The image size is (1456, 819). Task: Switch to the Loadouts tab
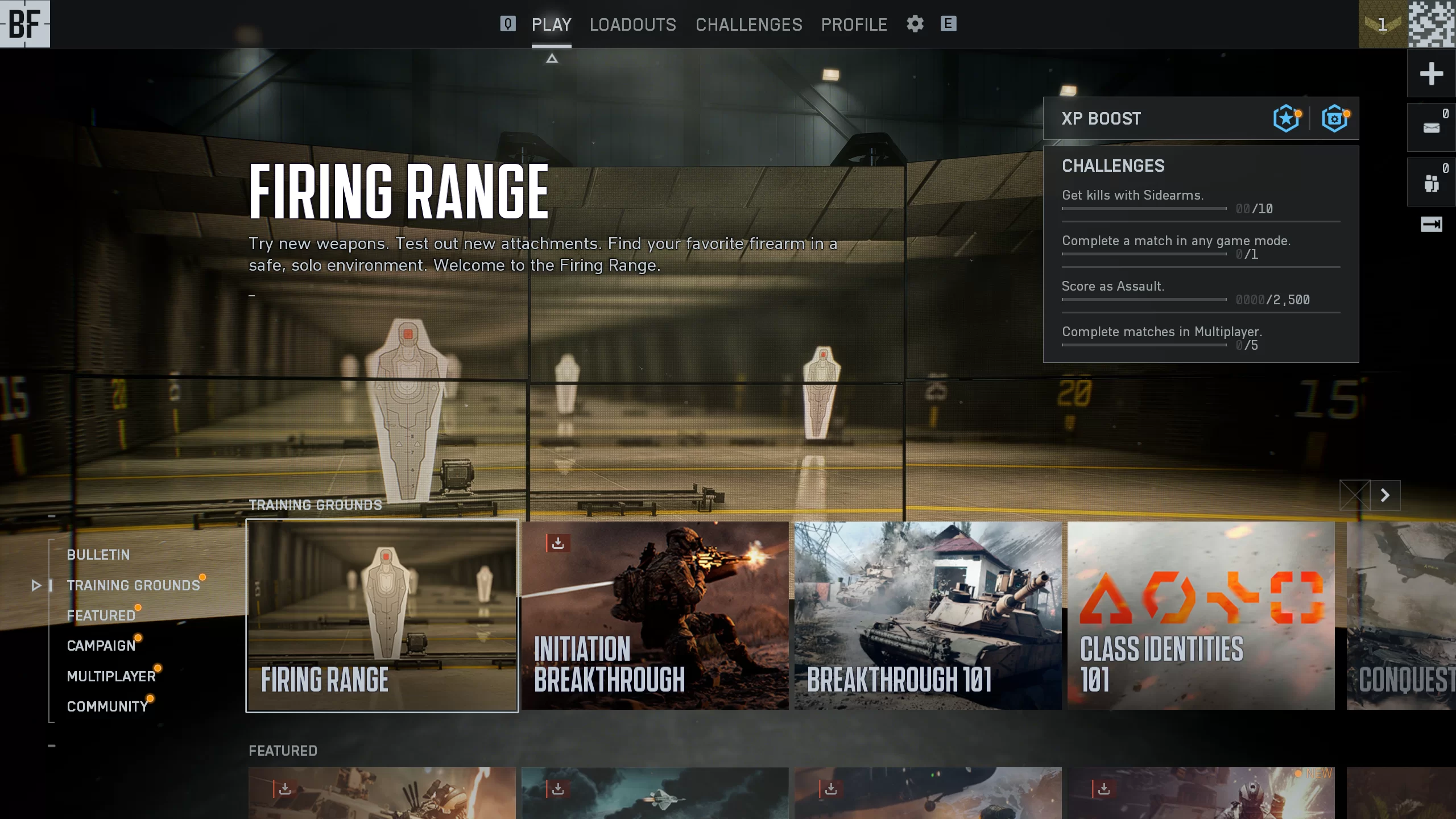coord(632,24)
